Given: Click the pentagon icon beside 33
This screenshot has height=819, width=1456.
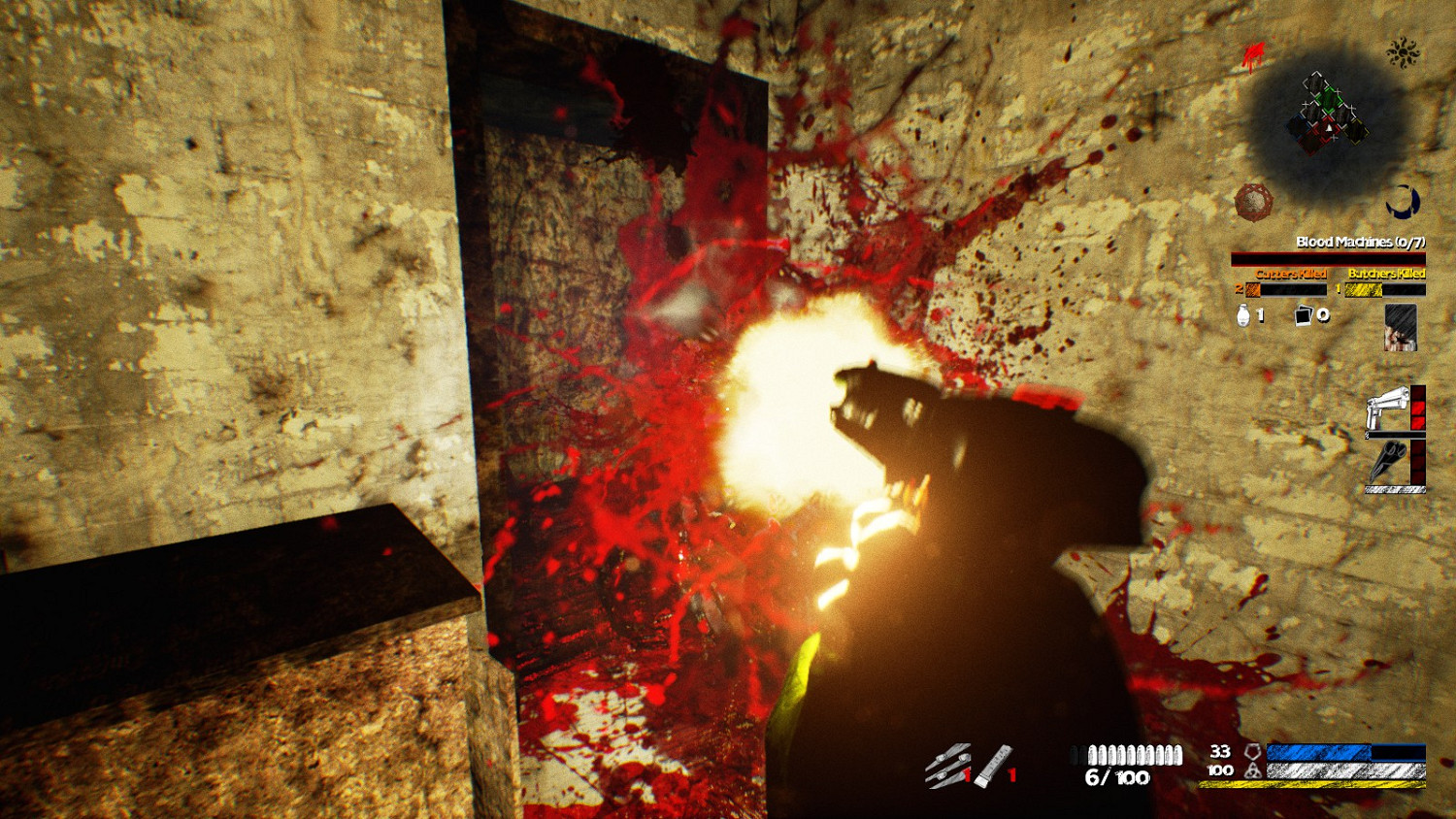Looking at the screenshot, I should pos(1251,753).
